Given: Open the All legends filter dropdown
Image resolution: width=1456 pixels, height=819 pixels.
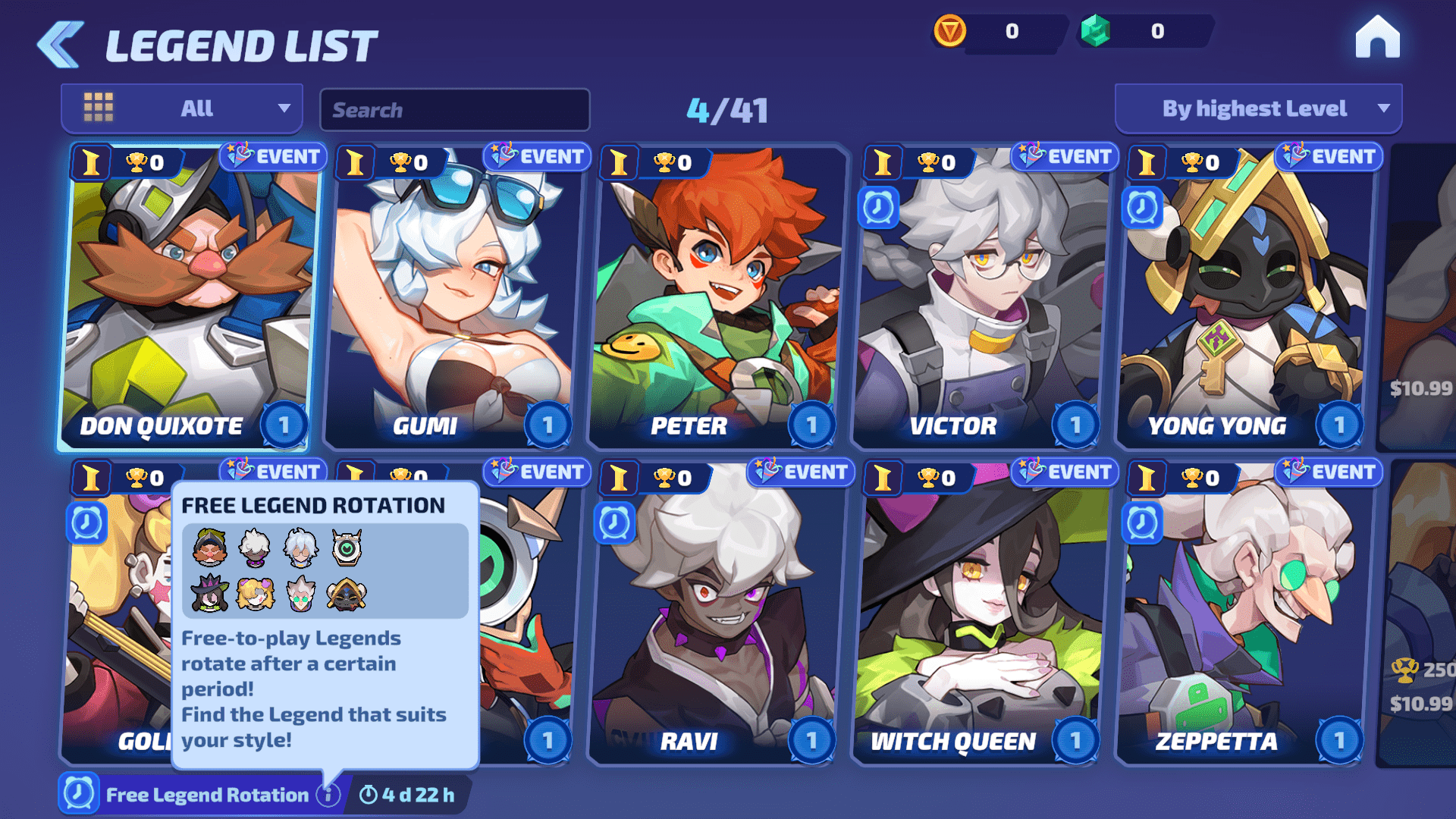Looking at the screenshot, I should coord(182,108).
